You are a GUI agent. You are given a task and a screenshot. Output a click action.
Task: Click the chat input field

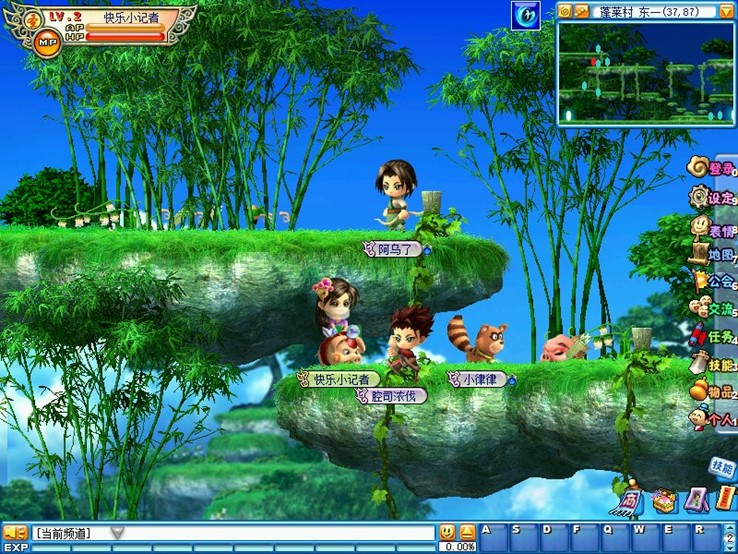tap(280, 533)
